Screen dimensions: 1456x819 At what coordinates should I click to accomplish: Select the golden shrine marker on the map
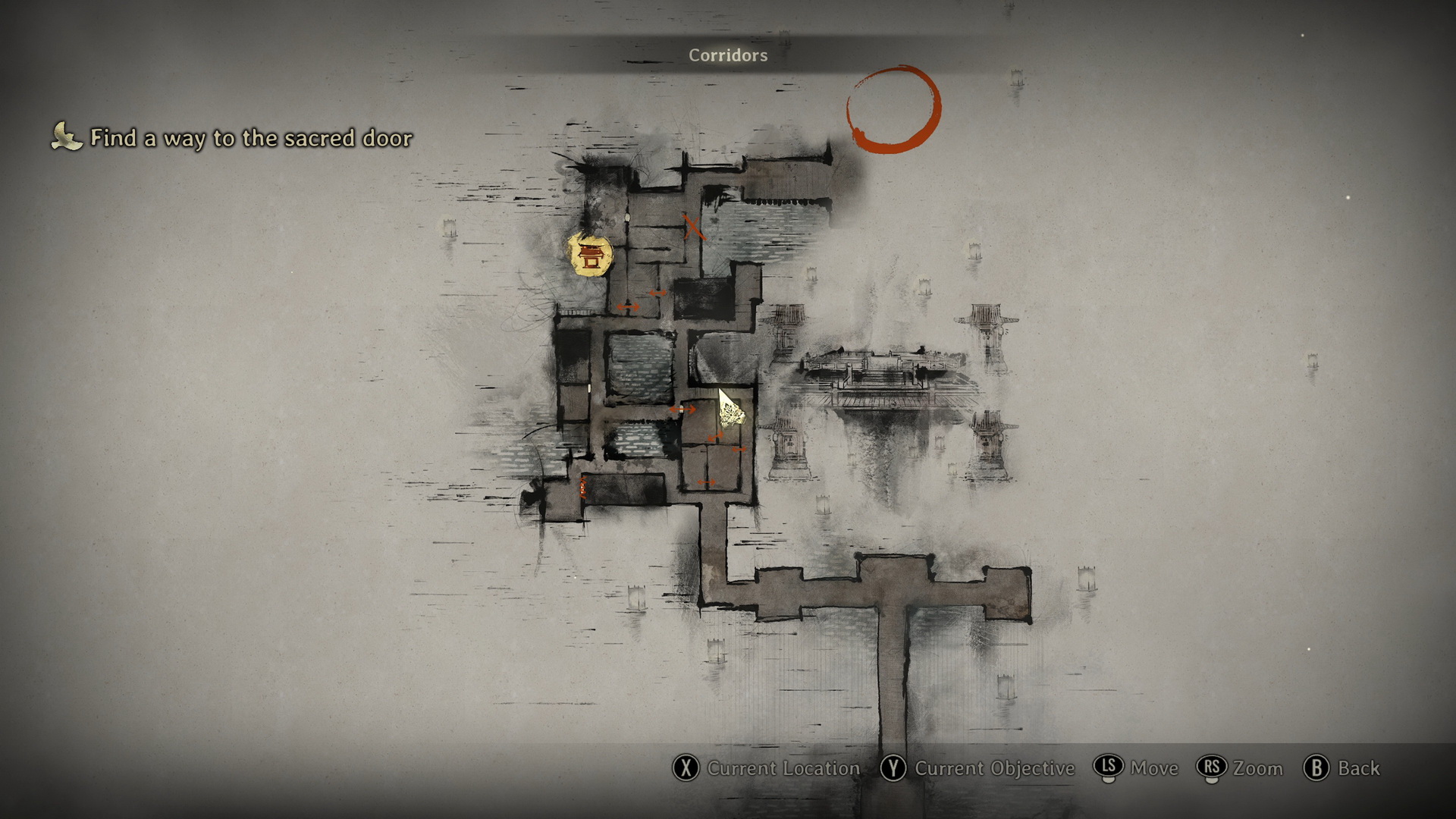point(590,255)
